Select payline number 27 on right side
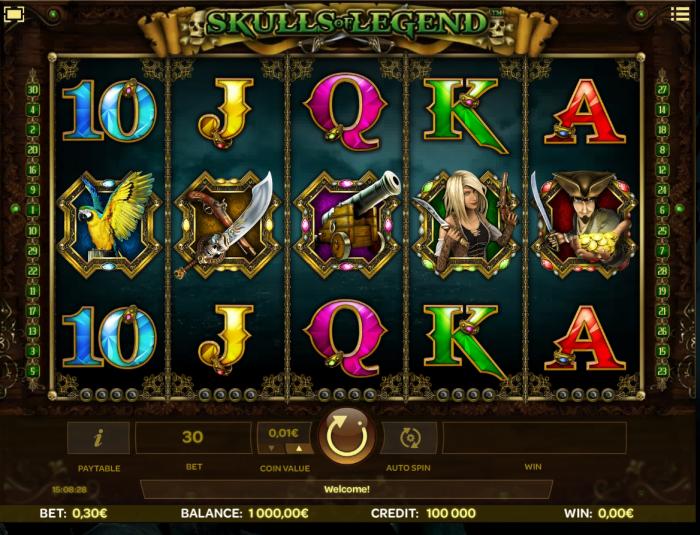Image resolution: width=700 pixels, height=535 pixels. click(662, 90)
